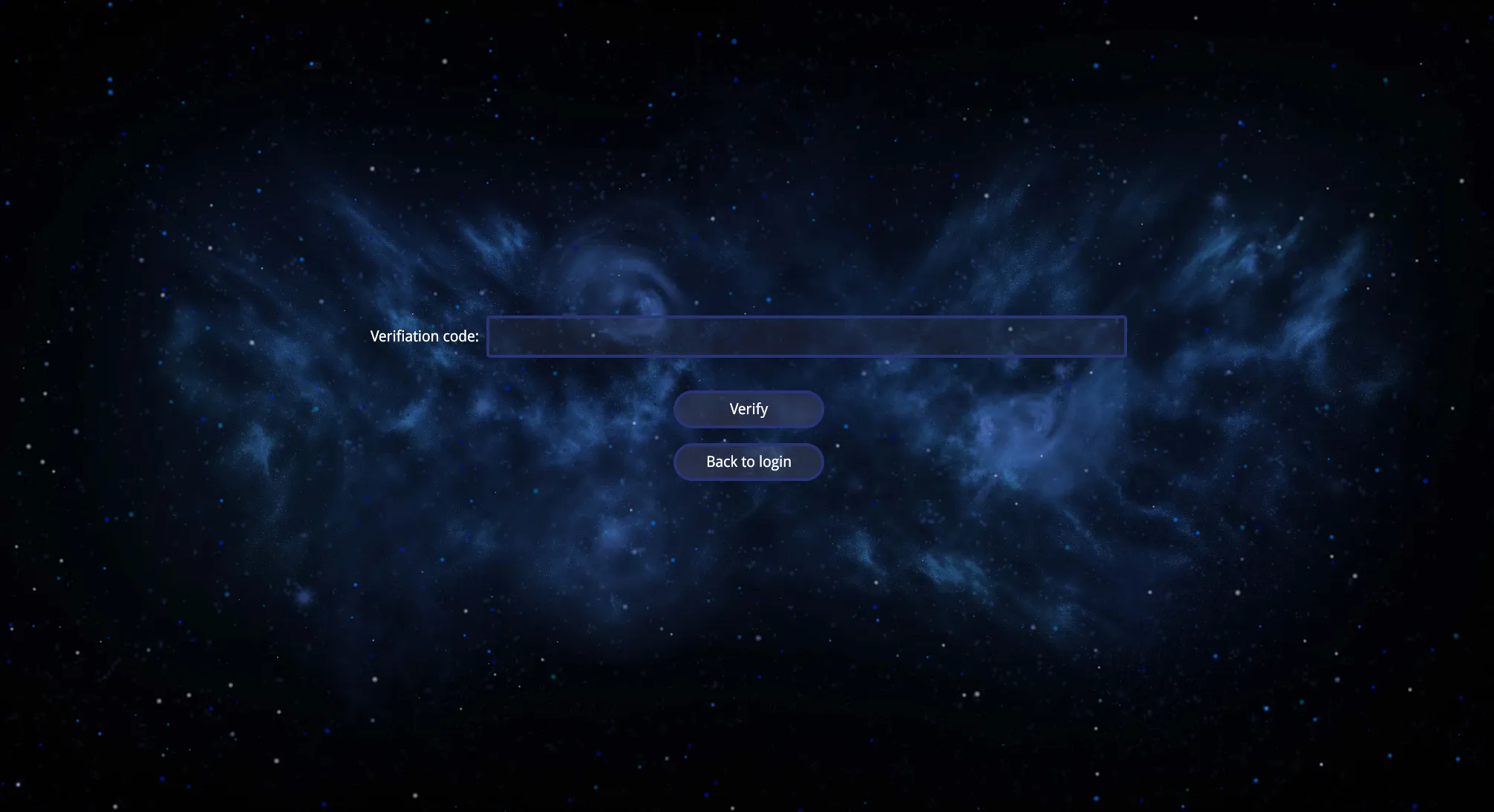The image size is (1494, 812).
Task: Focus the Verification code input field
Action: pos(806,336)
